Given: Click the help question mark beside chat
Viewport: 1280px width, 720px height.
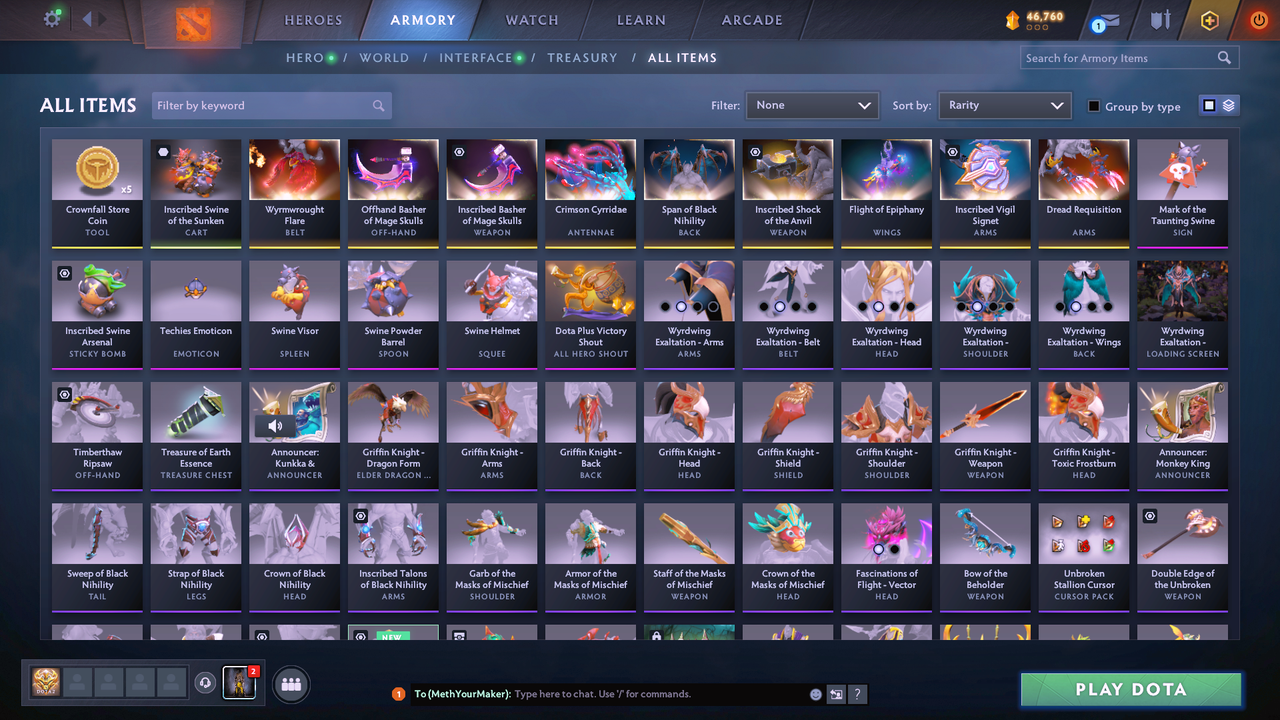Looking at the screenshot, I should tap(858, 694).
